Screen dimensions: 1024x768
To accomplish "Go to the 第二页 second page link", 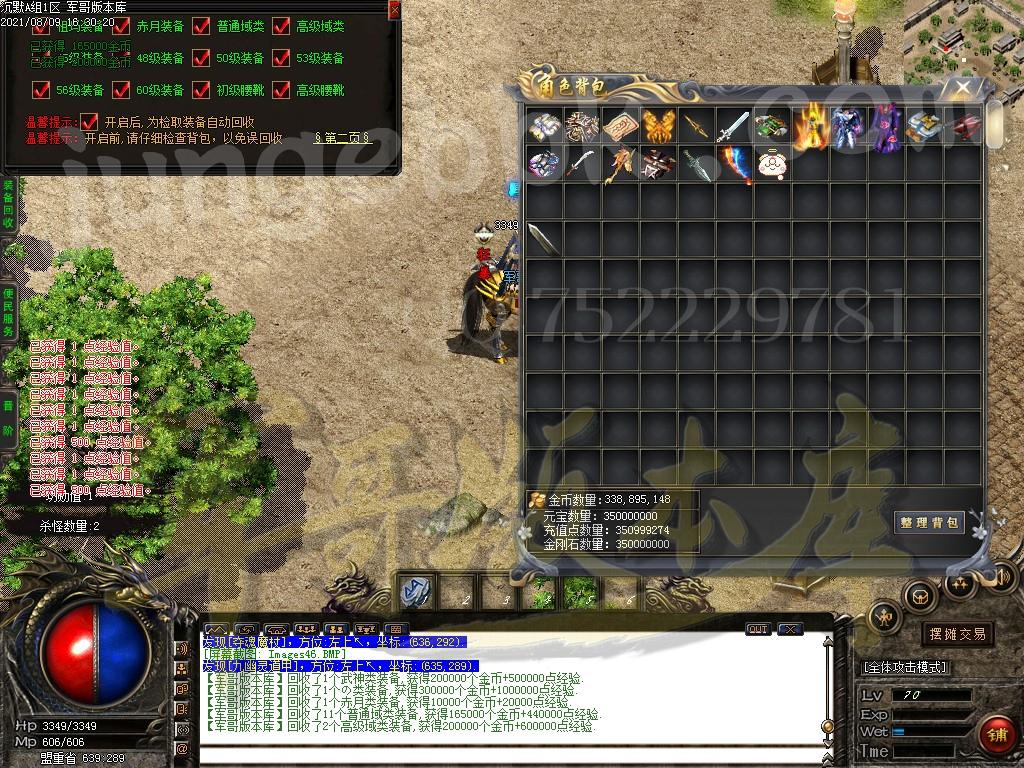I will (x=343, y=138).
